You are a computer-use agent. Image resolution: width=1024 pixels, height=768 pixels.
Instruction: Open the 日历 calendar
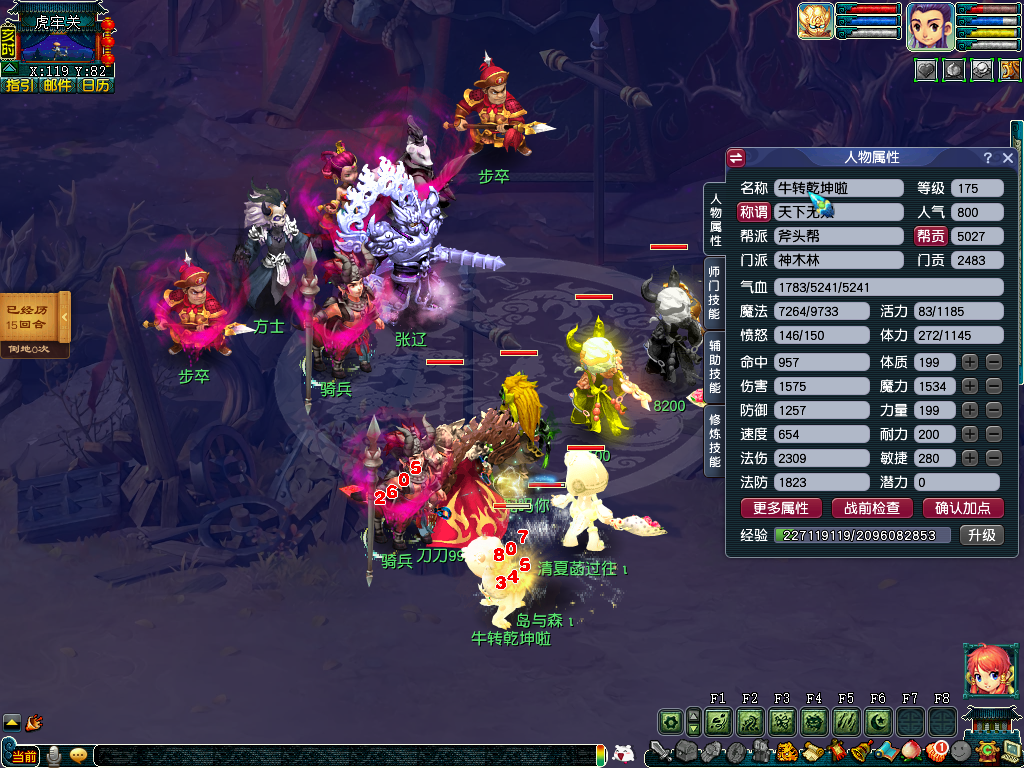(95, 86)
